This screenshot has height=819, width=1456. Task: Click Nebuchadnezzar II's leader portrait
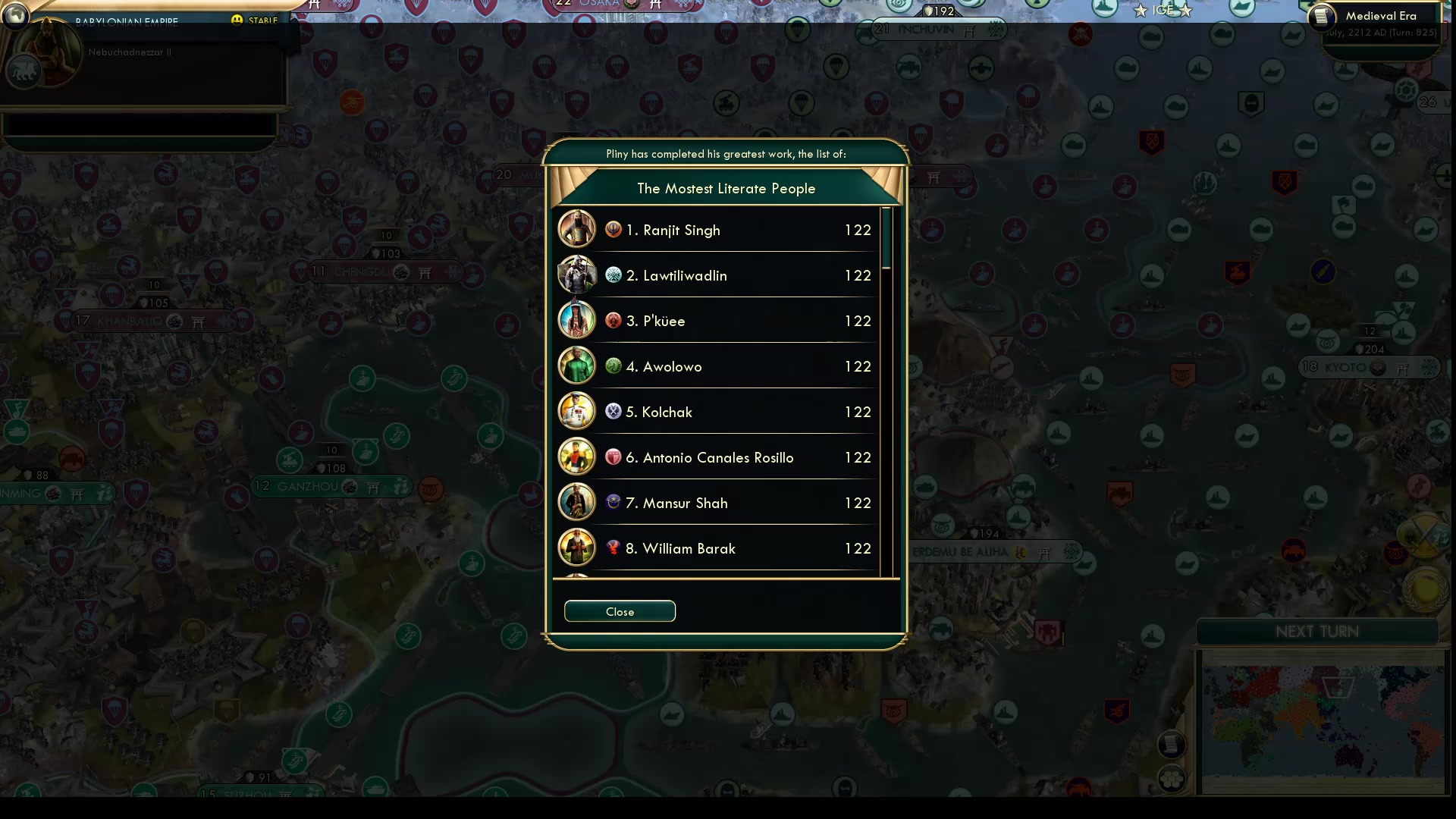[x=47, y=52]
